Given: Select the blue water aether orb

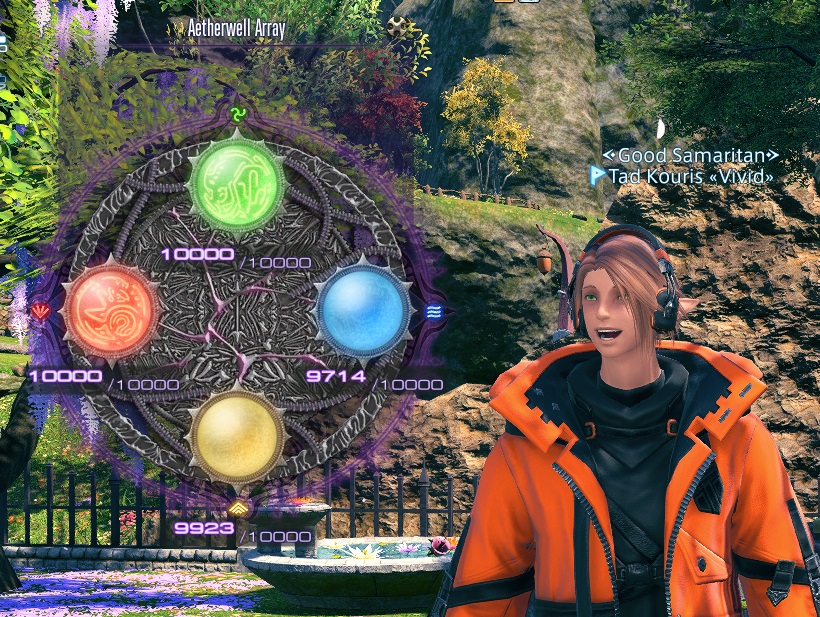Looking at the screenshot, I should [x=362, y=309].
